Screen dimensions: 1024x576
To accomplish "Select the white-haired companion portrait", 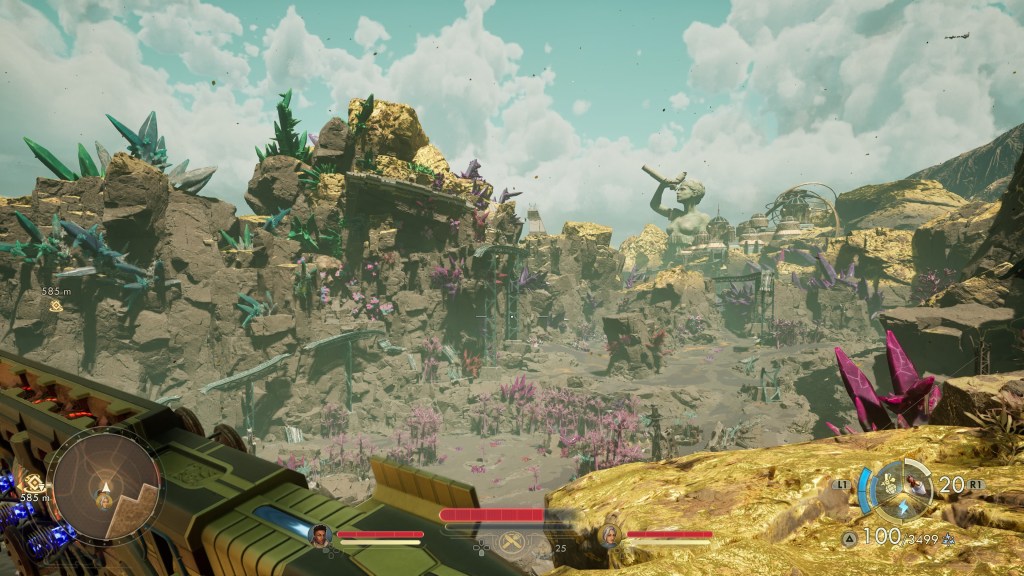I will [x=609, y=534].
